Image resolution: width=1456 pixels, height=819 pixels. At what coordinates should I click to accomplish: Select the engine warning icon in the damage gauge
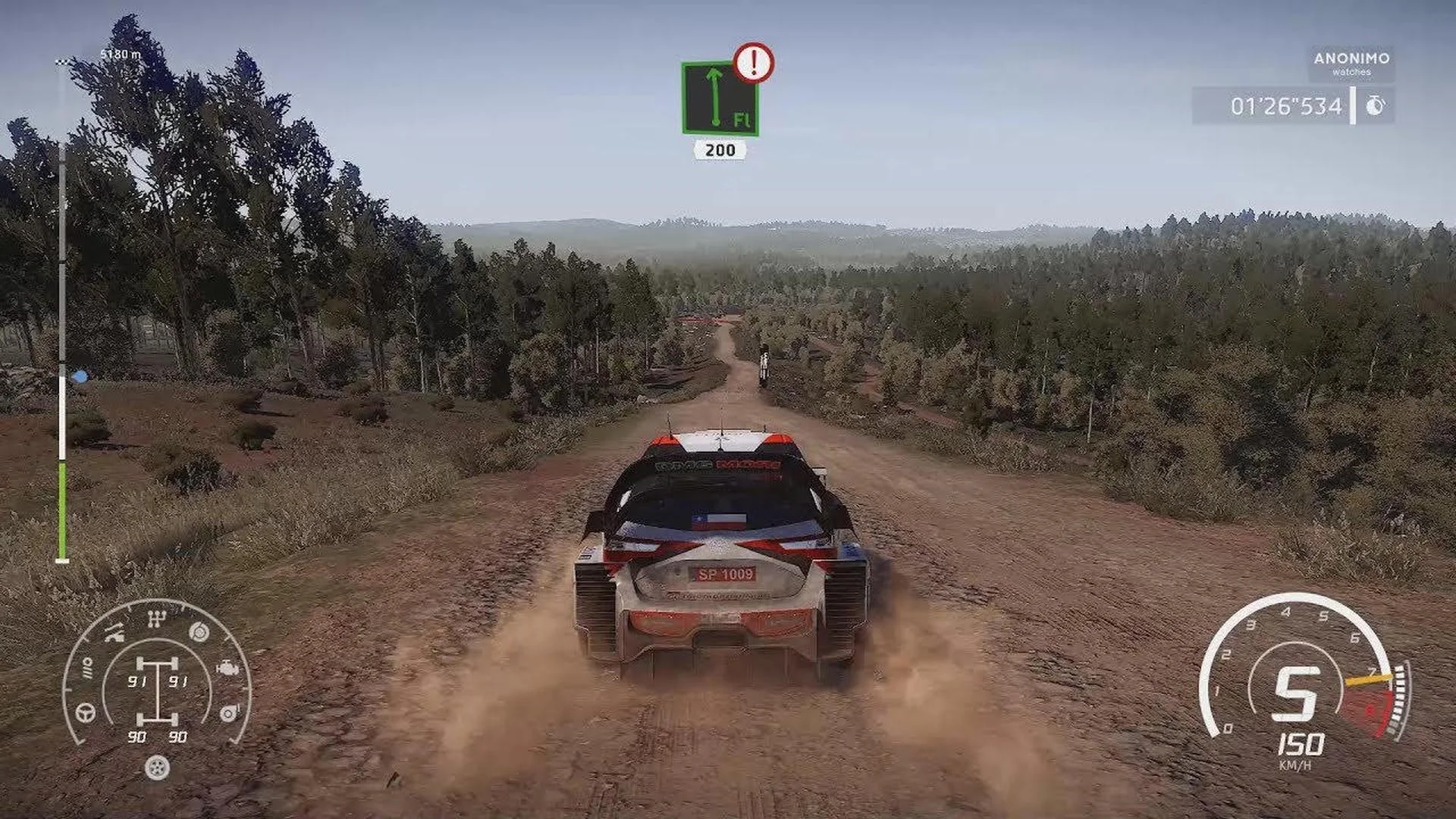click(x=227, y=667)
